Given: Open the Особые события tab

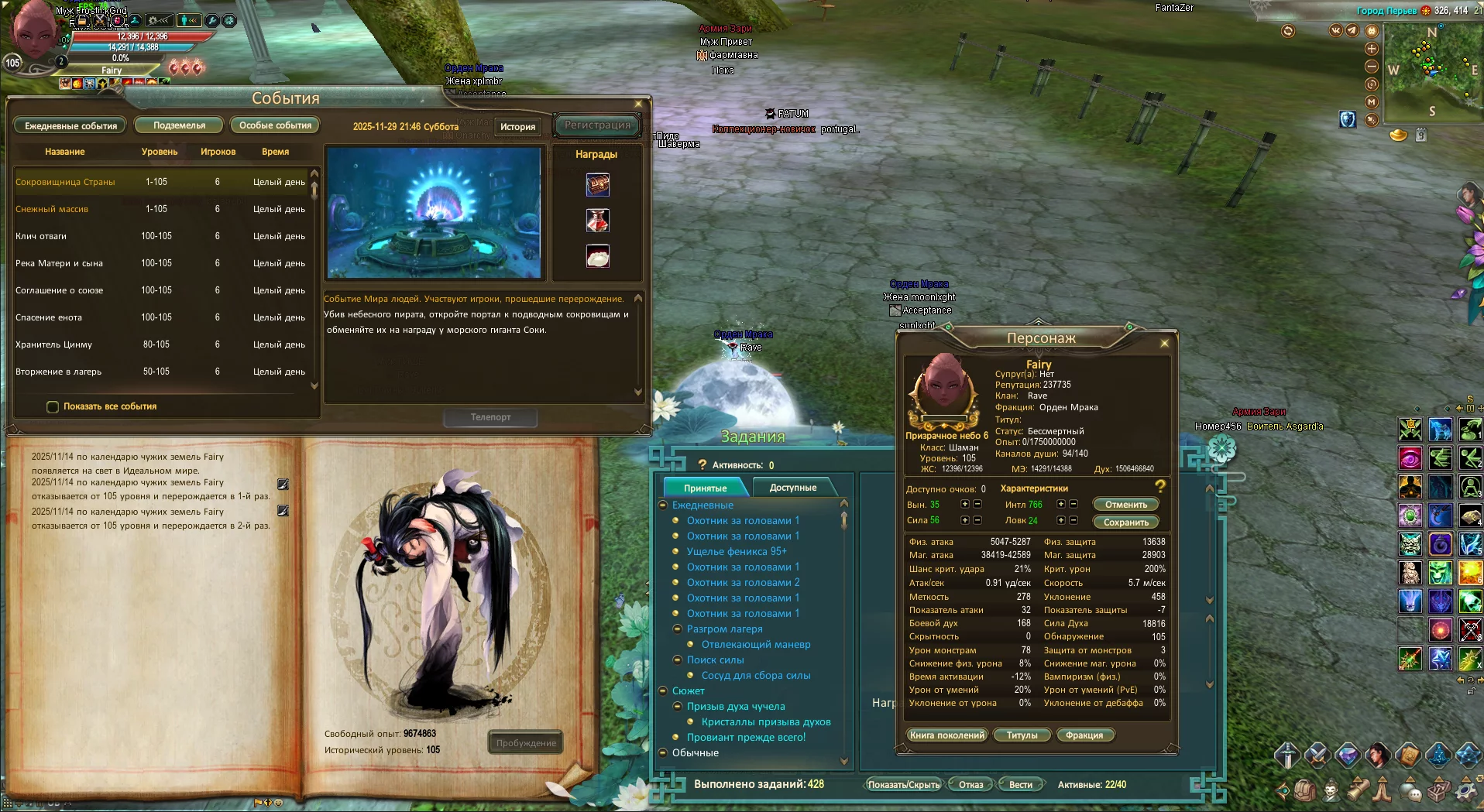Looking at the screenshot, I should 275,125.
